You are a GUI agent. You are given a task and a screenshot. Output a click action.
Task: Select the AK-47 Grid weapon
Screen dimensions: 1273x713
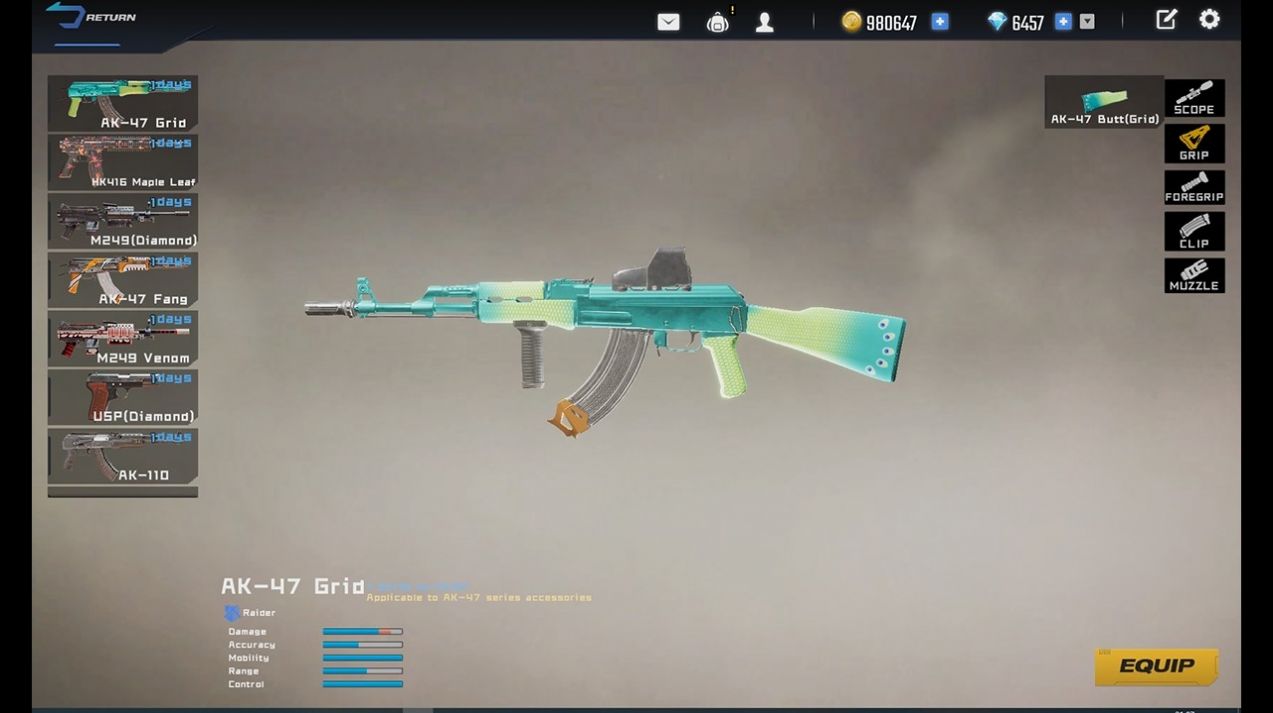122,103
